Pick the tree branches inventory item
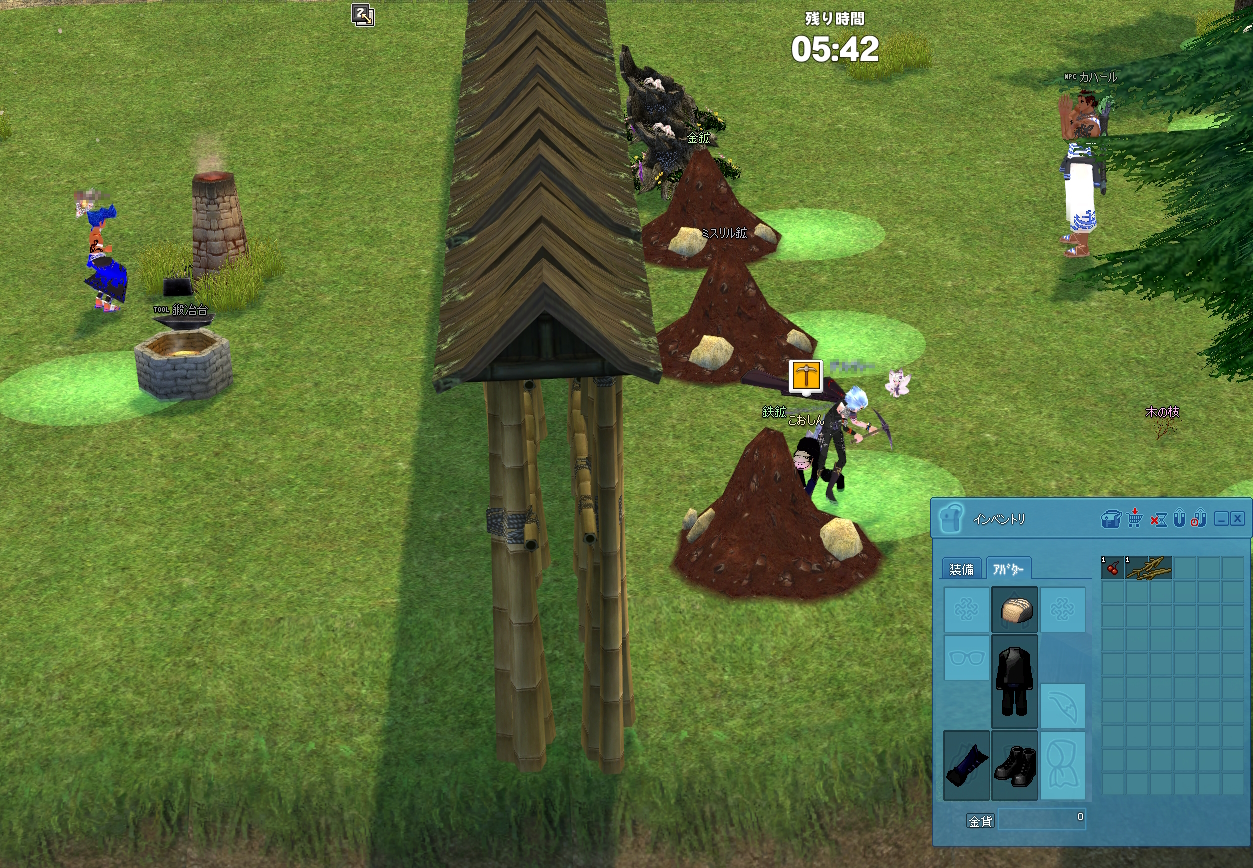The height and width of the screenshot is (868, 1253). [1148, 568]
